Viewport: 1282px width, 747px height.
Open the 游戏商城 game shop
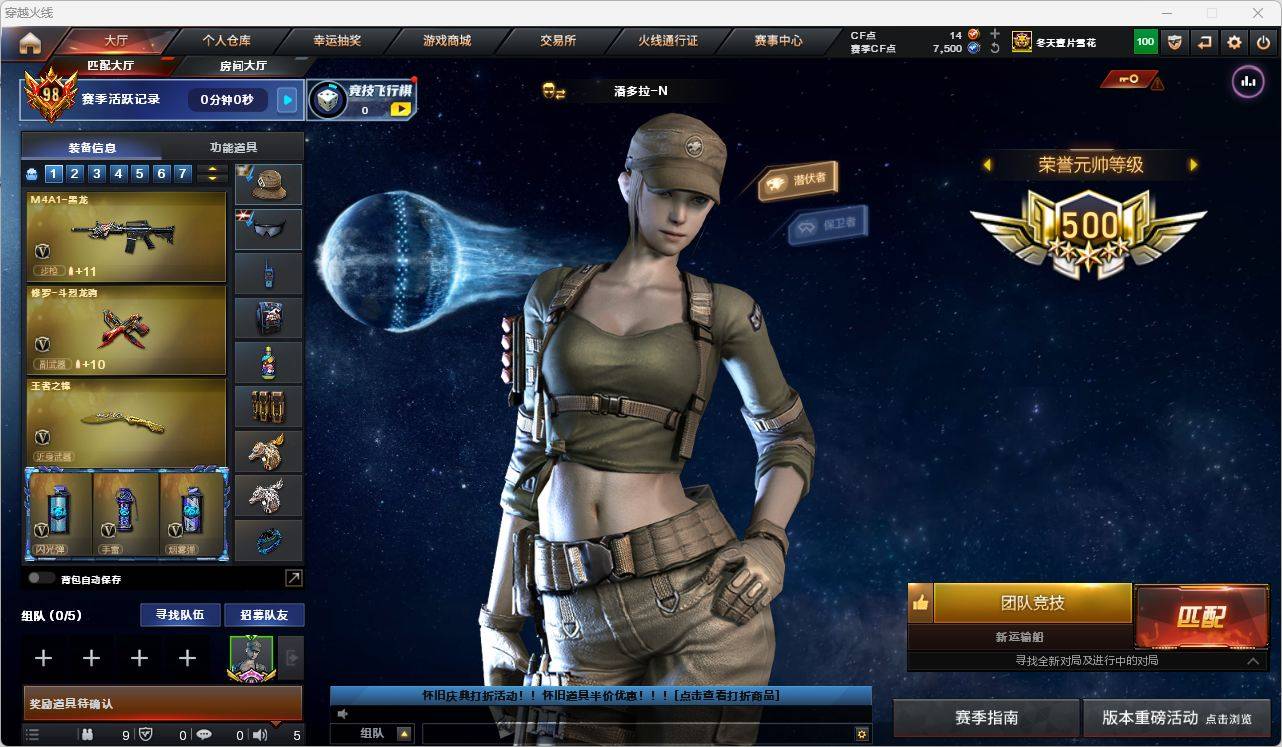(x=447, y=41)
